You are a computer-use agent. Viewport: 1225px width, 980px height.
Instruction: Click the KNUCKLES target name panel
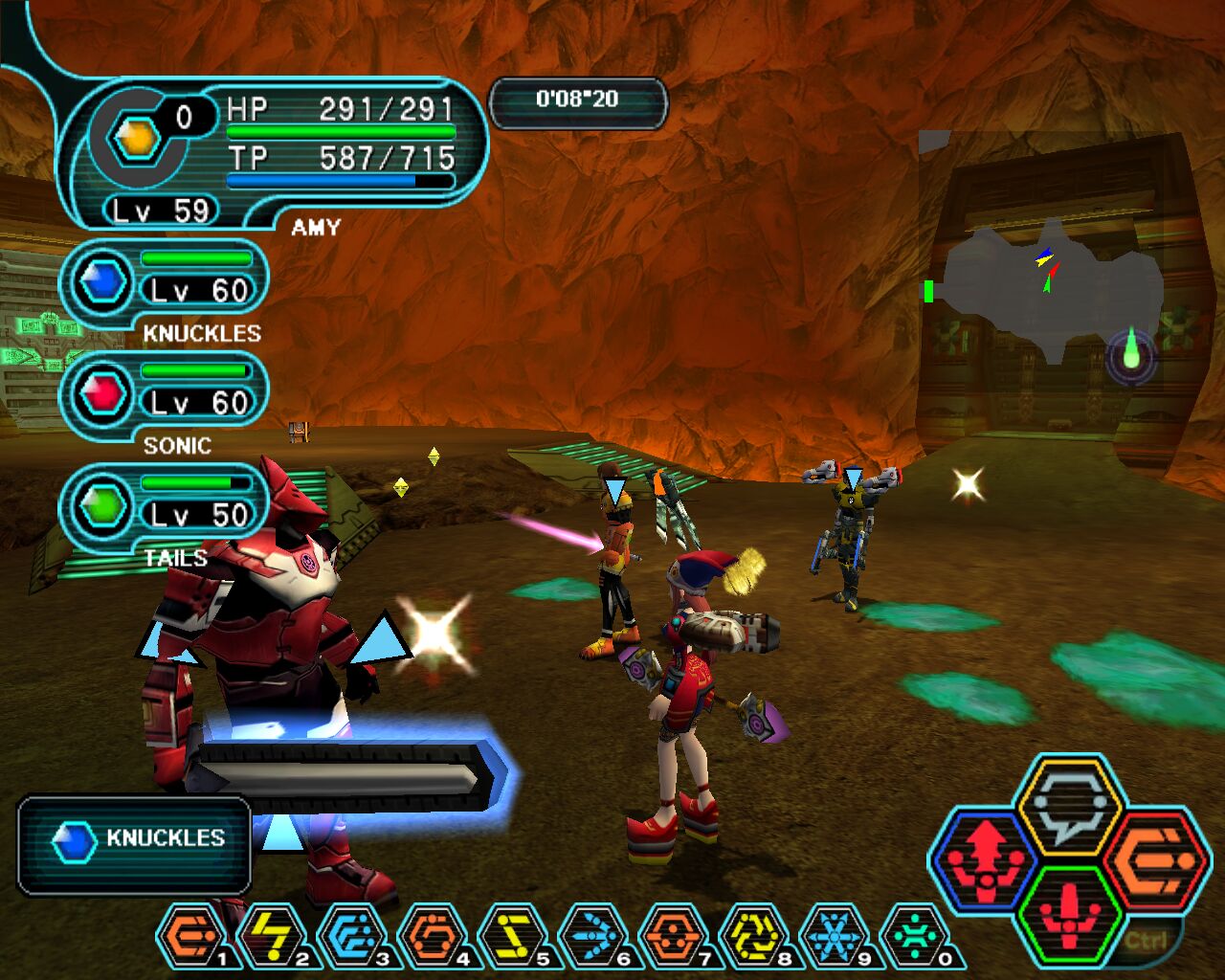(x=134, y=844)
